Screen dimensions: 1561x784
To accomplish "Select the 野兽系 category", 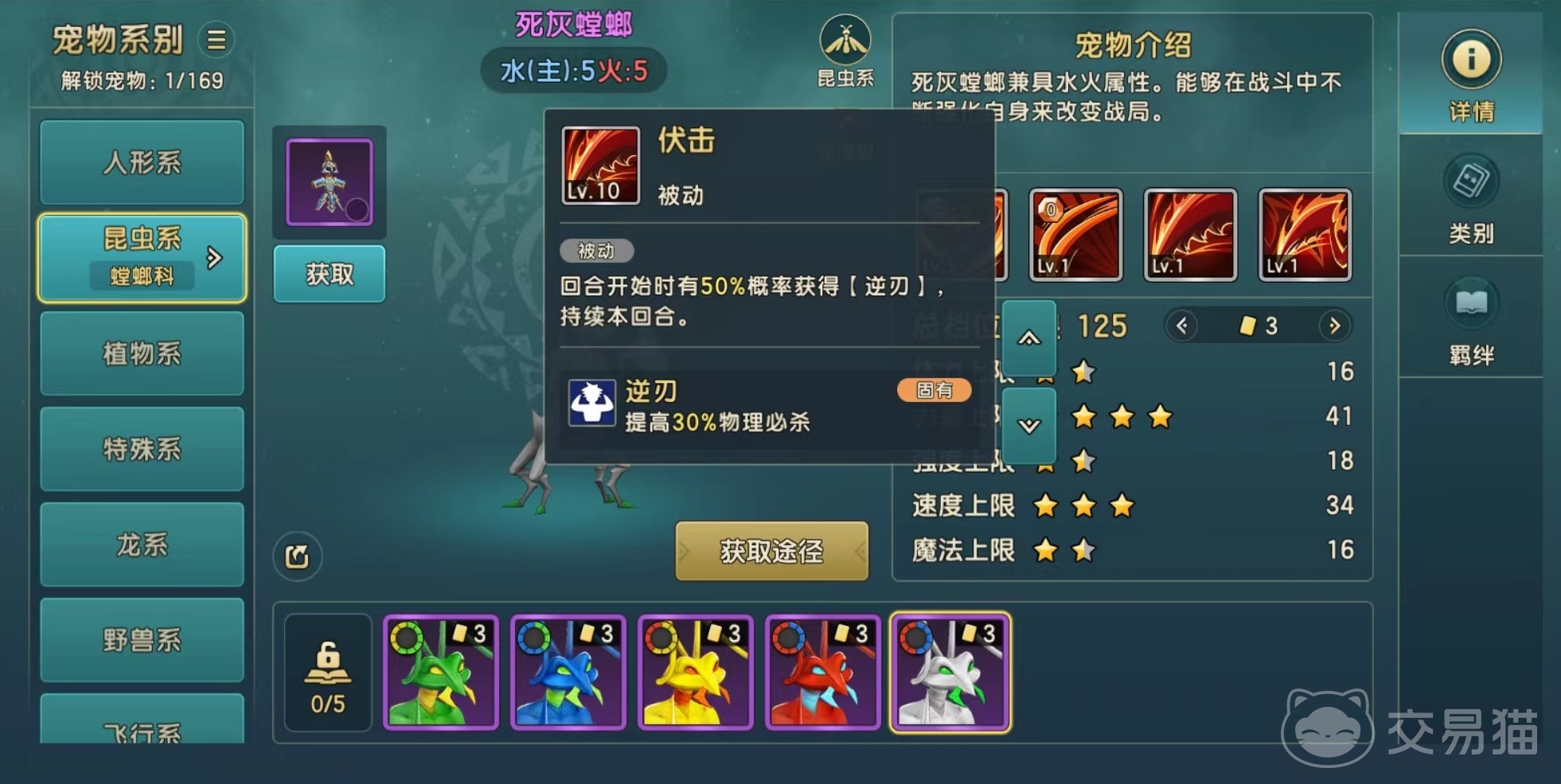I will pos(142,640).
